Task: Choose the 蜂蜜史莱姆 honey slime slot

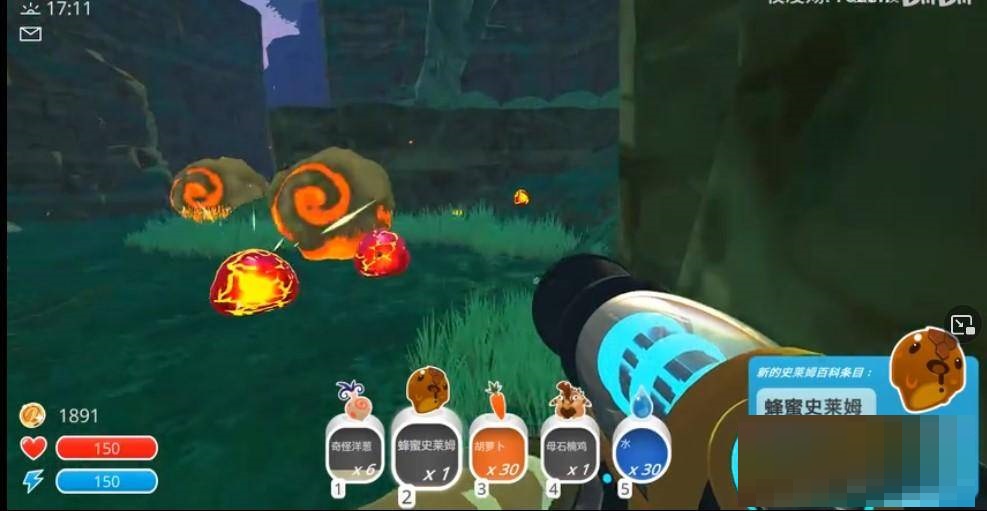Action: coord(426,447)
